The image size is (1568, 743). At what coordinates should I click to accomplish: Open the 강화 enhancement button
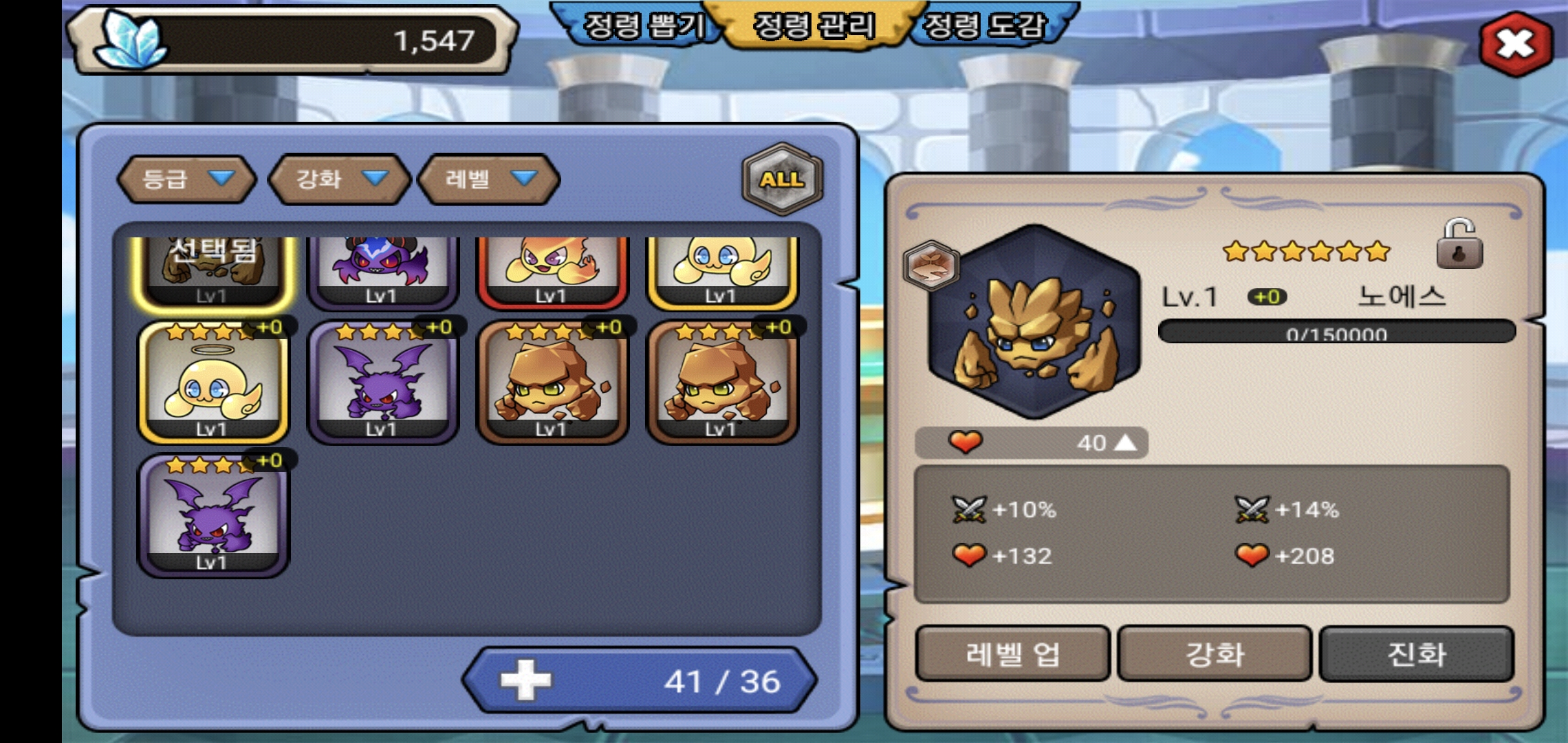click(1215, 654)
